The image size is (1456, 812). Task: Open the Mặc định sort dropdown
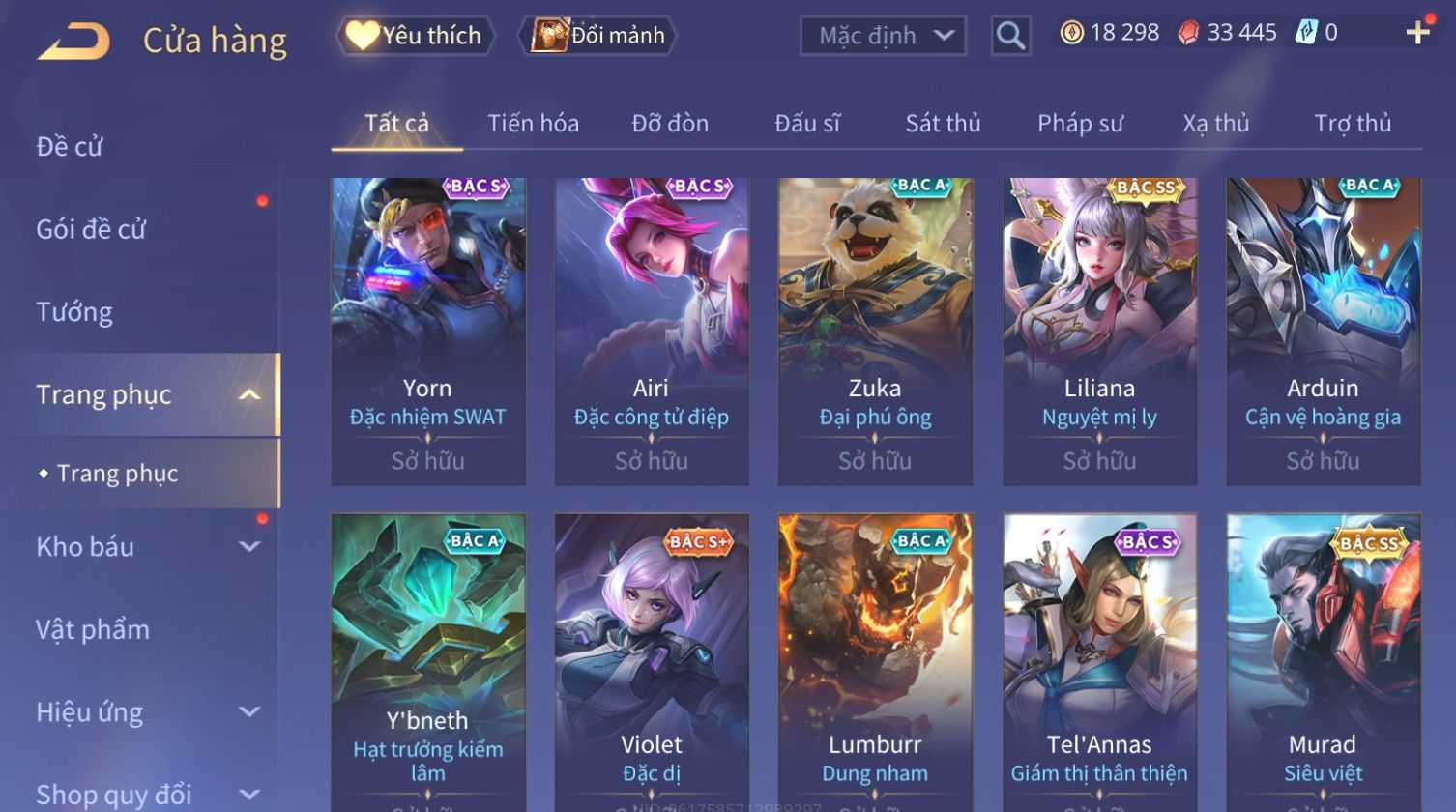[883, 36]
